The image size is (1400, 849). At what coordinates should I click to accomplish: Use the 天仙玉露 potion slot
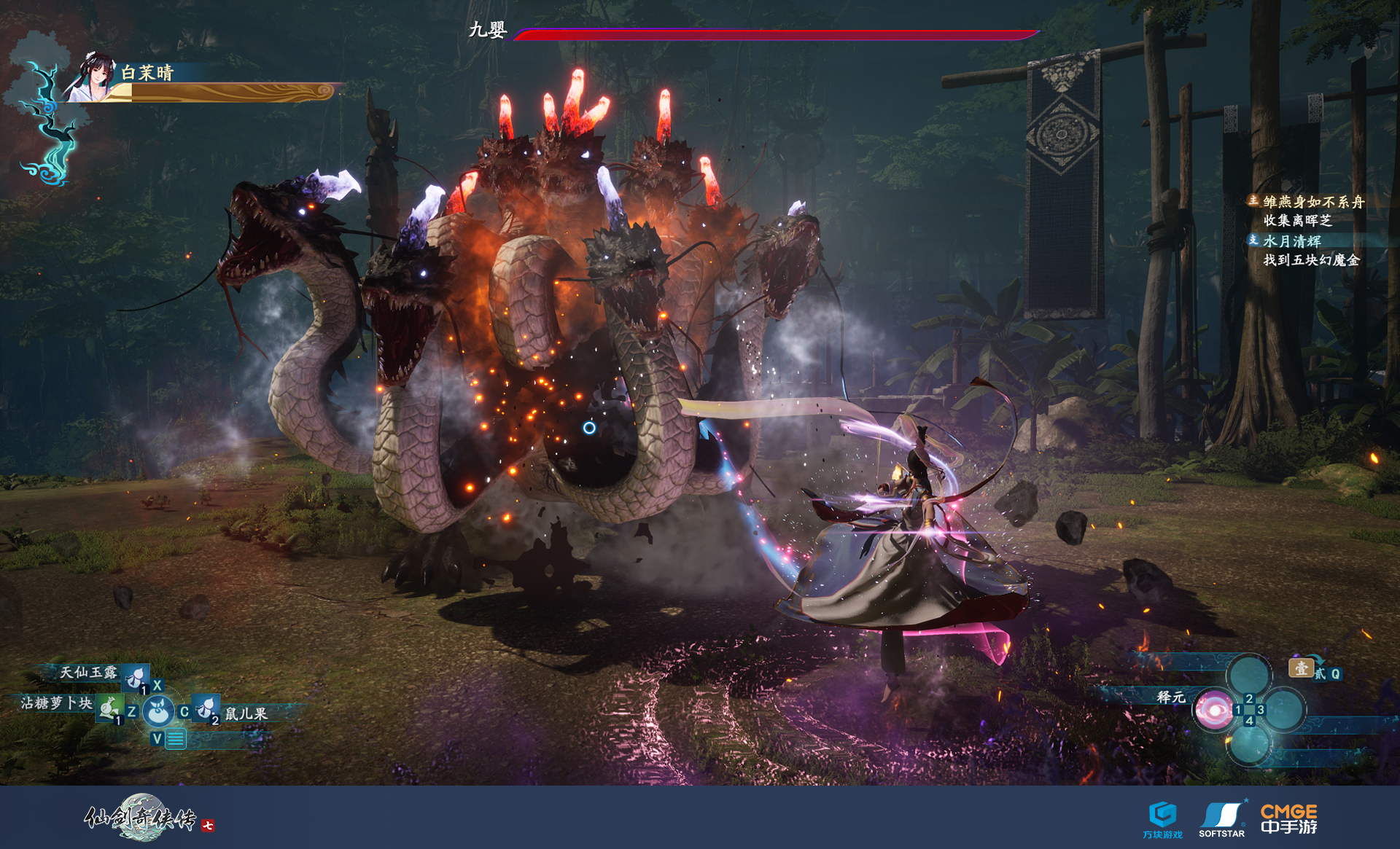pyautogui.click(x=135, y=677)
